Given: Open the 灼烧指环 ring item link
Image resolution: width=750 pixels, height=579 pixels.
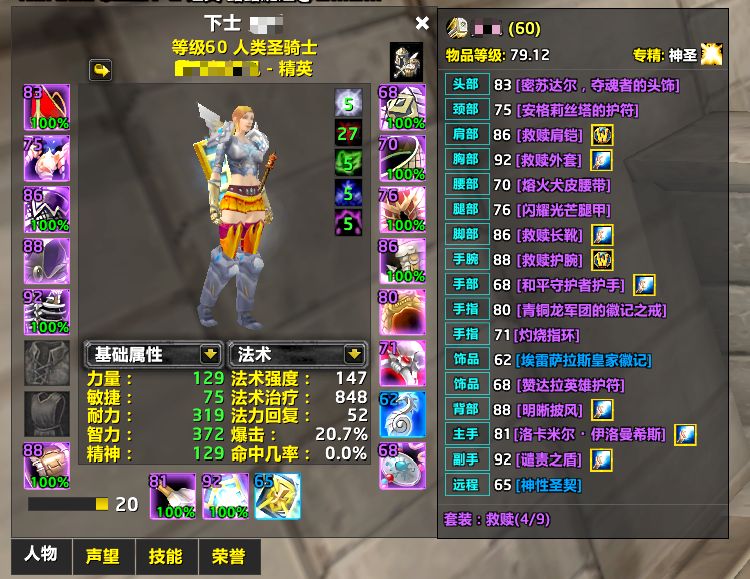Looking at the screenshot, I should (547, 335).
